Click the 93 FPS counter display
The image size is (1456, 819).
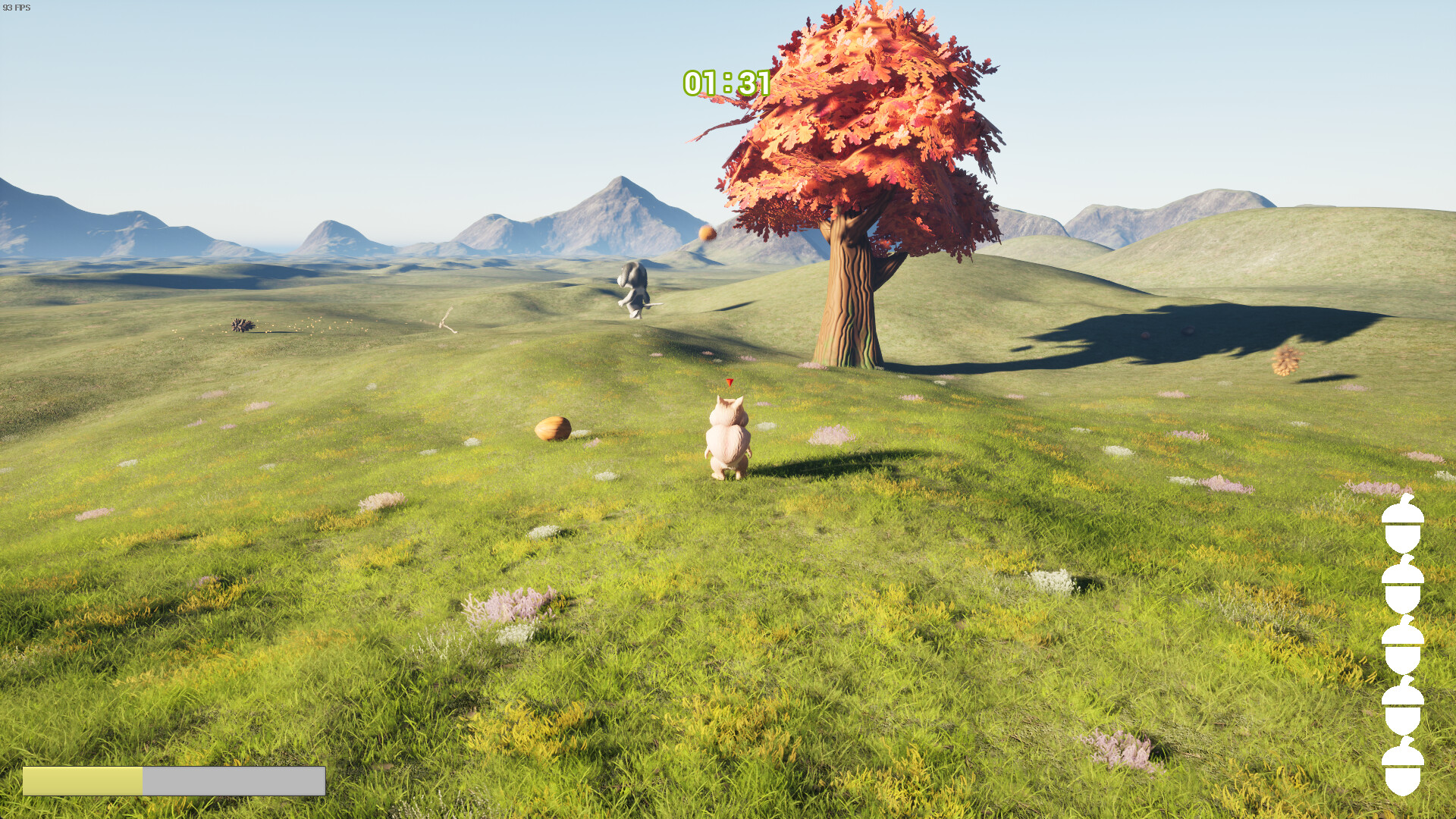(18, 6)
